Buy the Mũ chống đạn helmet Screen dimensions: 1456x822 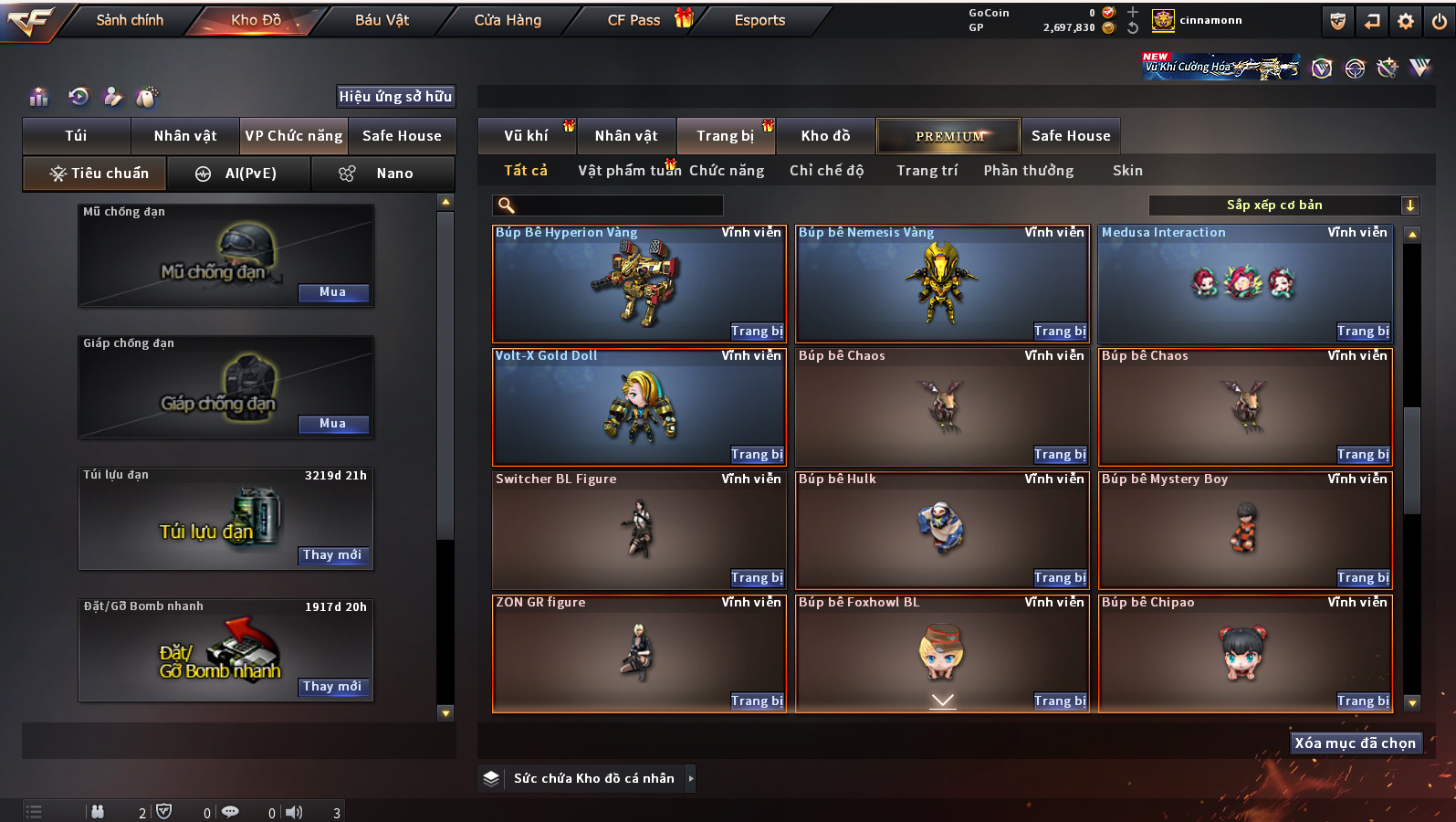tap(332, 292)
